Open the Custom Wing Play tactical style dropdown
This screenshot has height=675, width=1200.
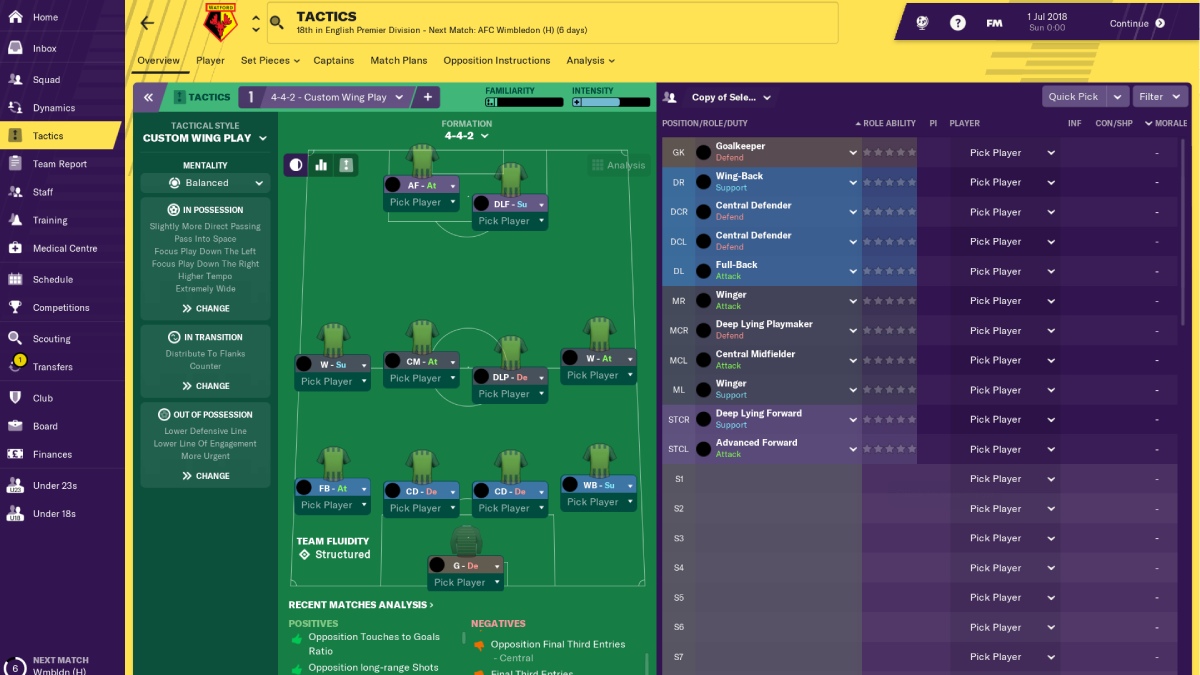(205, 138)
